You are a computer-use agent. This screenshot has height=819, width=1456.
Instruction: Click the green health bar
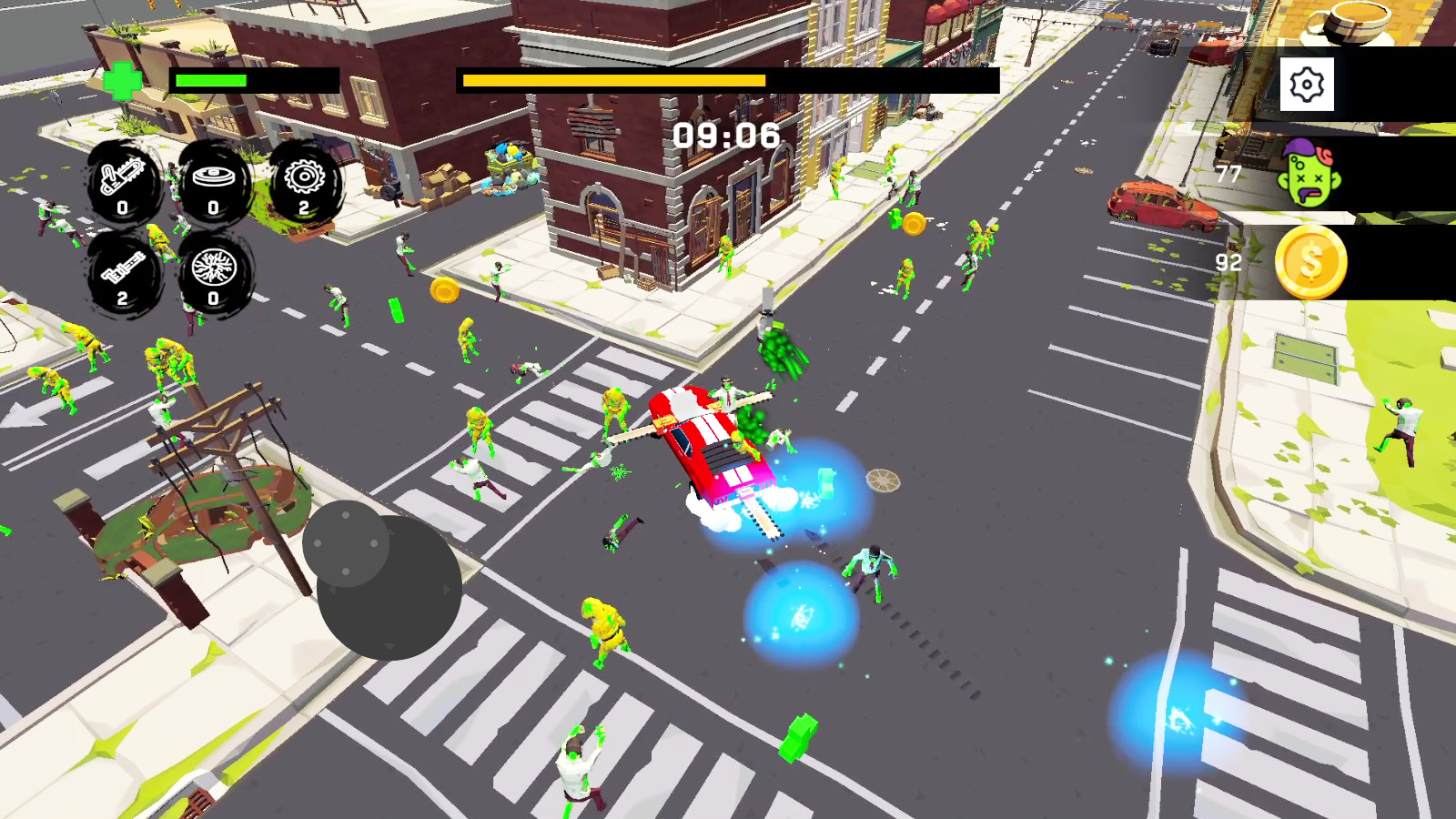point(209,82)
